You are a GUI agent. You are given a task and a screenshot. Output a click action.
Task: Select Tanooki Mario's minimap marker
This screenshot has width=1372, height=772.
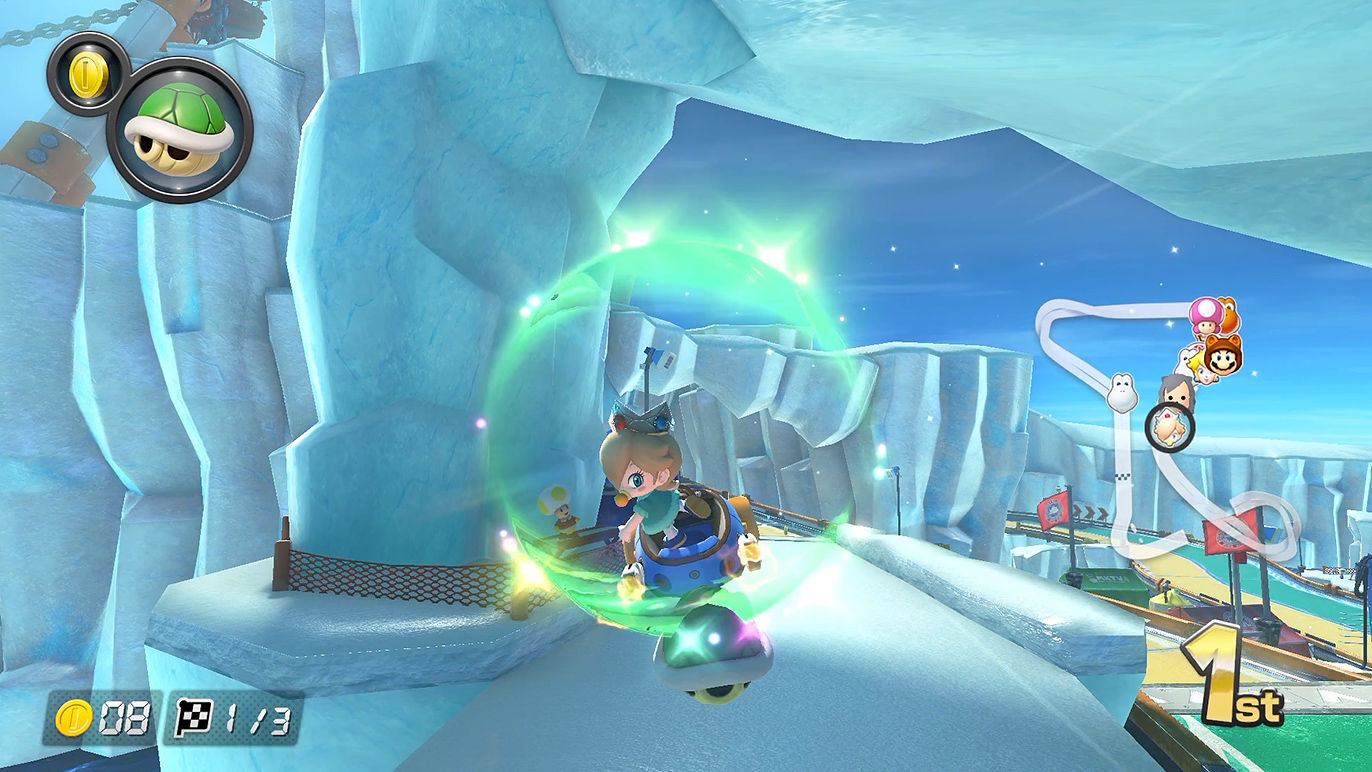click(x=1222, y=355)
